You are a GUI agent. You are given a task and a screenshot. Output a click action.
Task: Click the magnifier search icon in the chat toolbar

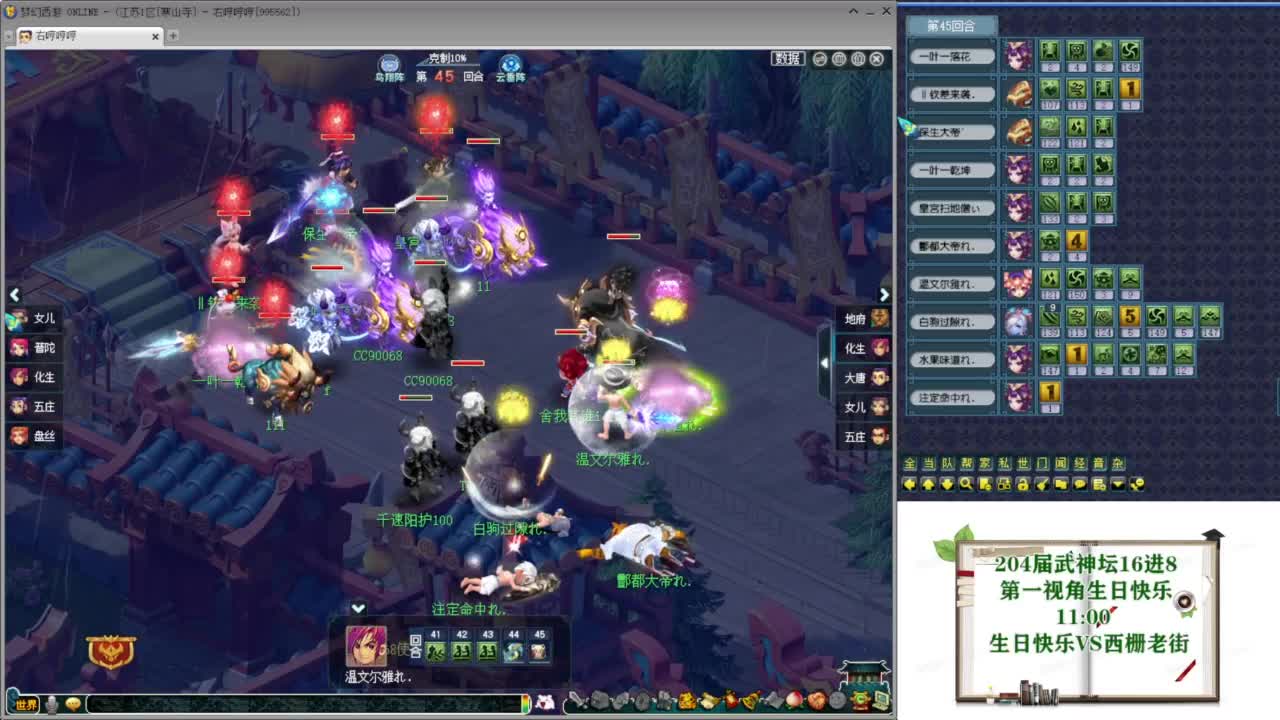(967, 484)
